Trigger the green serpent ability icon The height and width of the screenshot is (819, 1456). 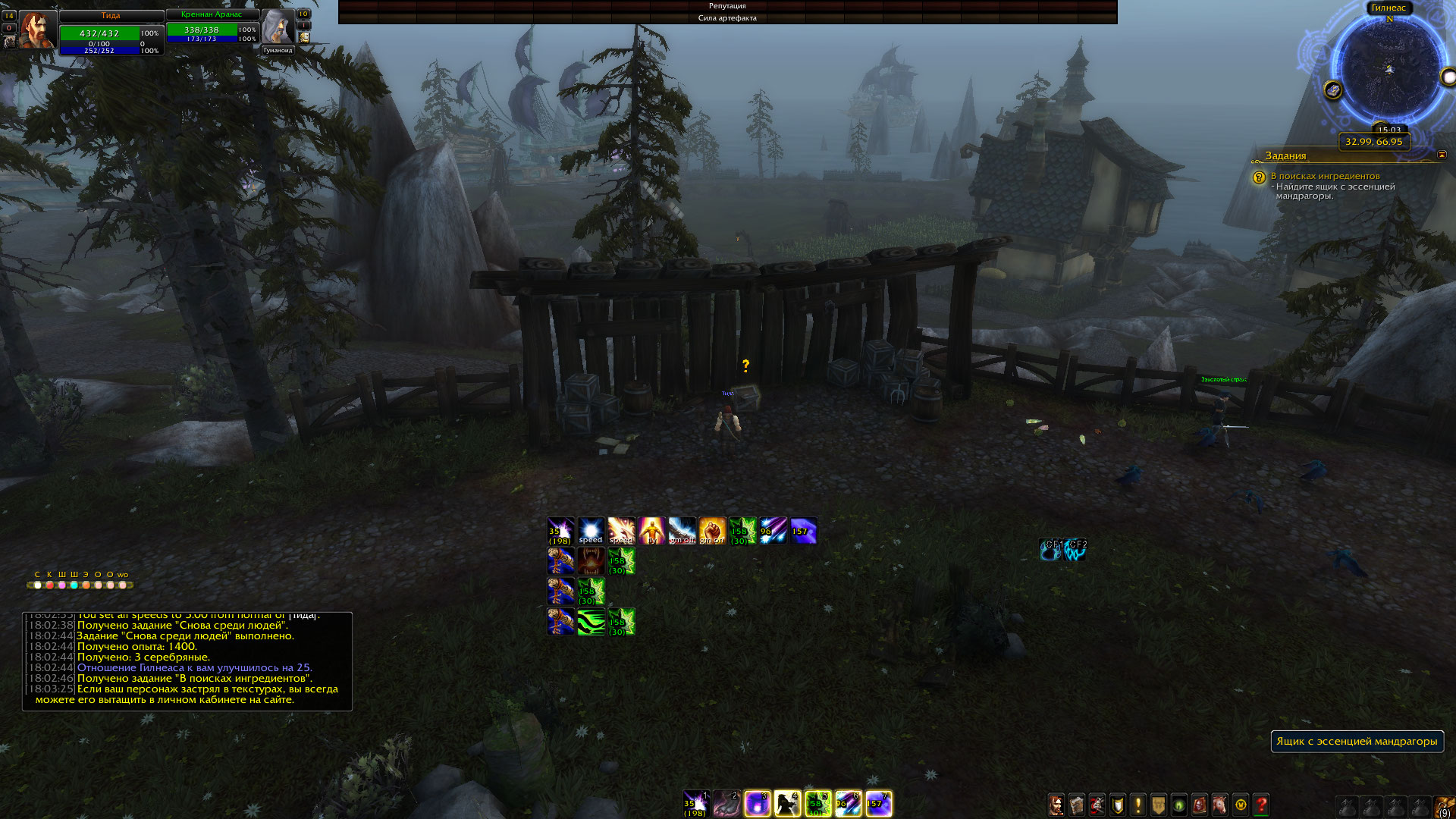point(591,622)
